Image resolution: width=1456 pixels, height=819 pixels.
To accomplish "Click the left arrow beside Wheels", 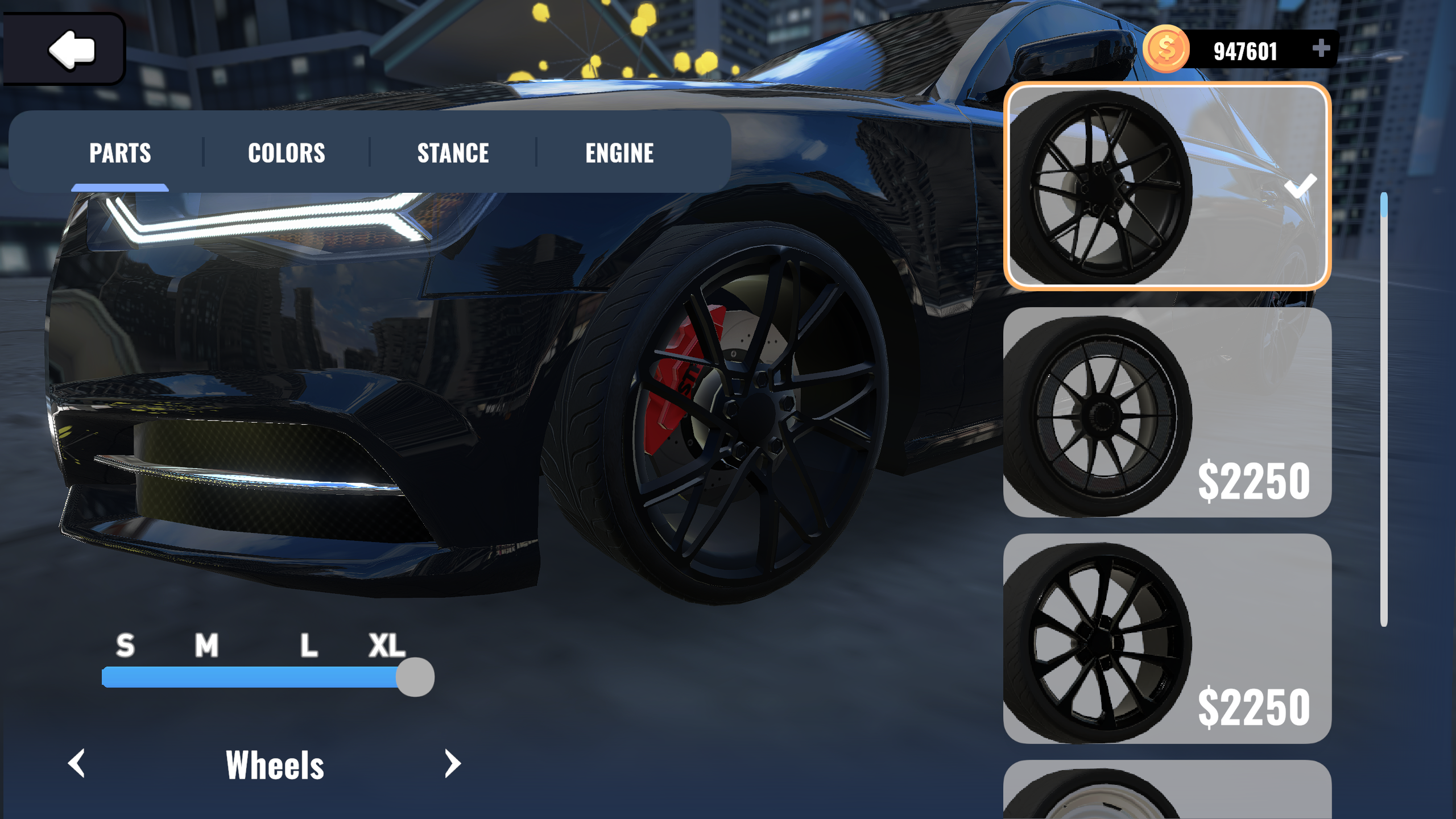I will (x=77, y=764).
